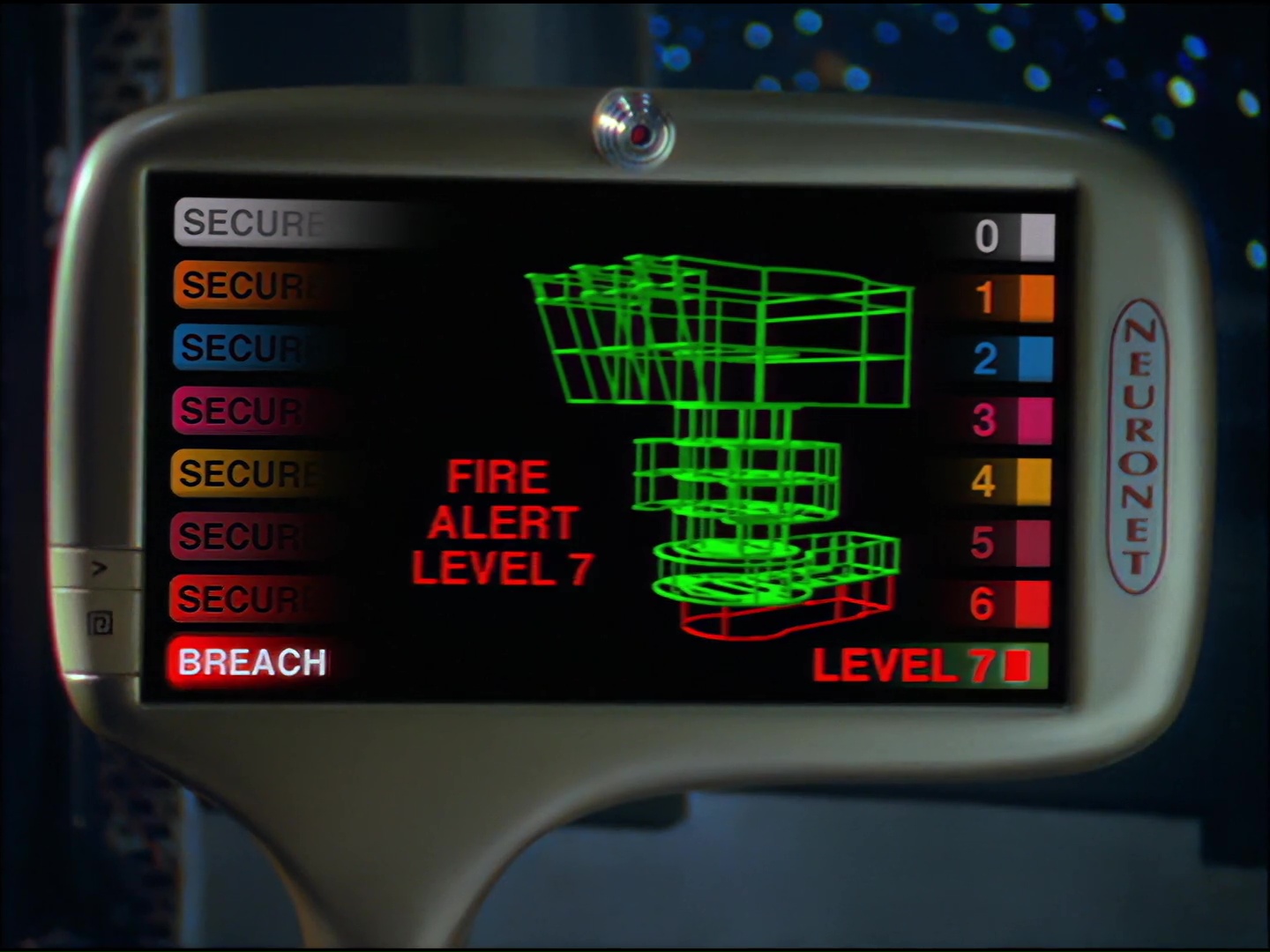Select level 4 yellow indicator
The height and width of the screenshot is (952, 1270).
(x=1034, y=481)
